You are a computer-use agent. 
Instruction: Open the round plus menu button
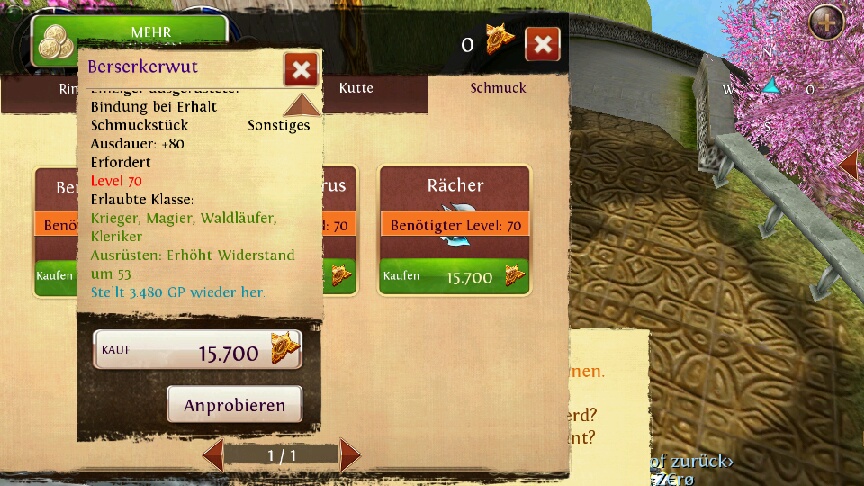point(826,22)
